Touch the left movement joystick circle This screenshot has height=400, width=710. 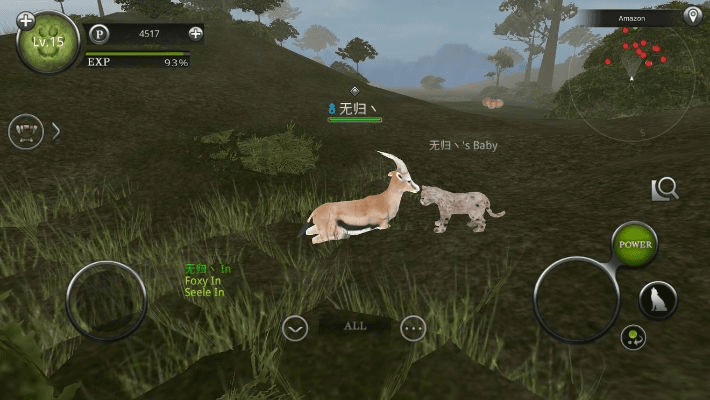[106, 301]
